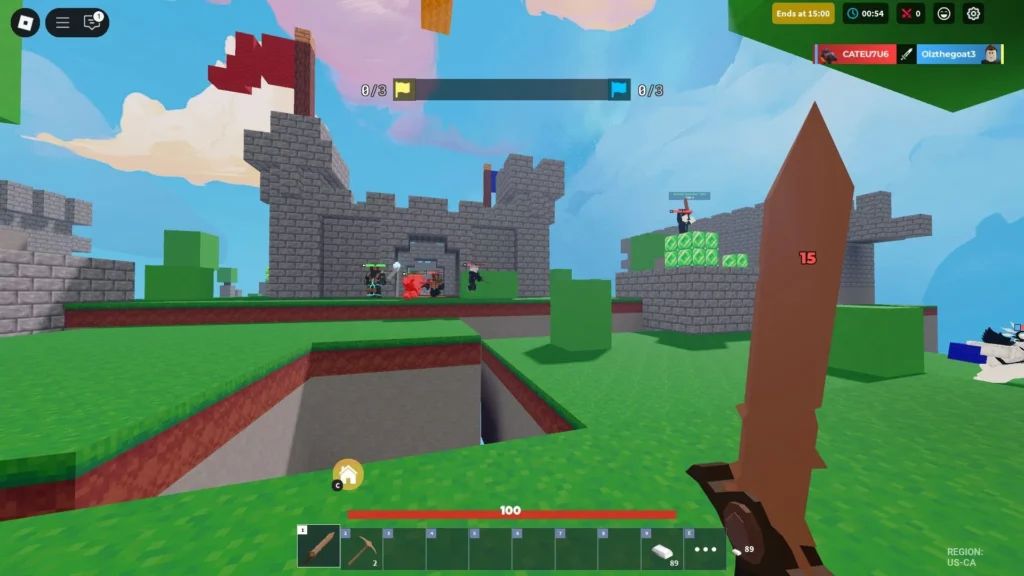Image resolution: width=1024 pixels, height=576 pixels.
Task: Open the hamburger list menu
Action: 62,22
